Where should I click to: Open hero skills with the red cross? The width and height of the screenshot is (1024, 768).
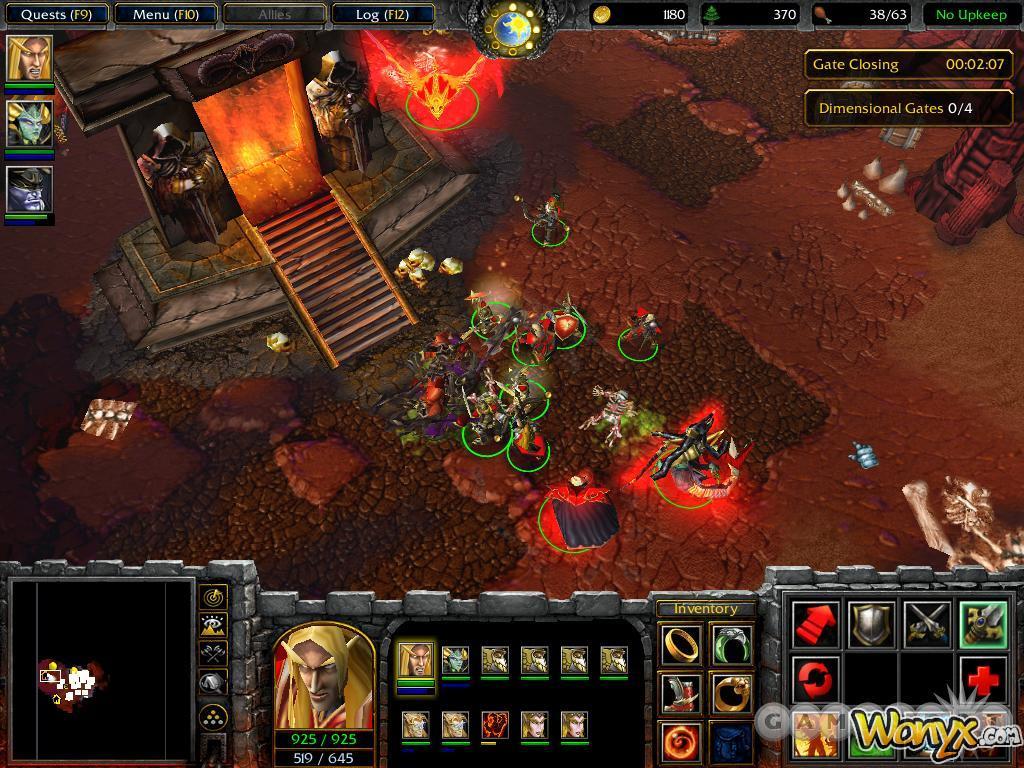[x=983, y=680]
